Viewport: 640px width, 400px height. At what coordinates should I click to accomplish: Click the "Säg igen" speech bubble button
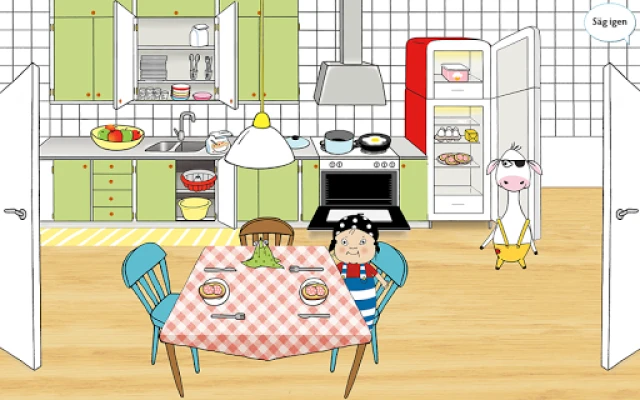(608, 21)
